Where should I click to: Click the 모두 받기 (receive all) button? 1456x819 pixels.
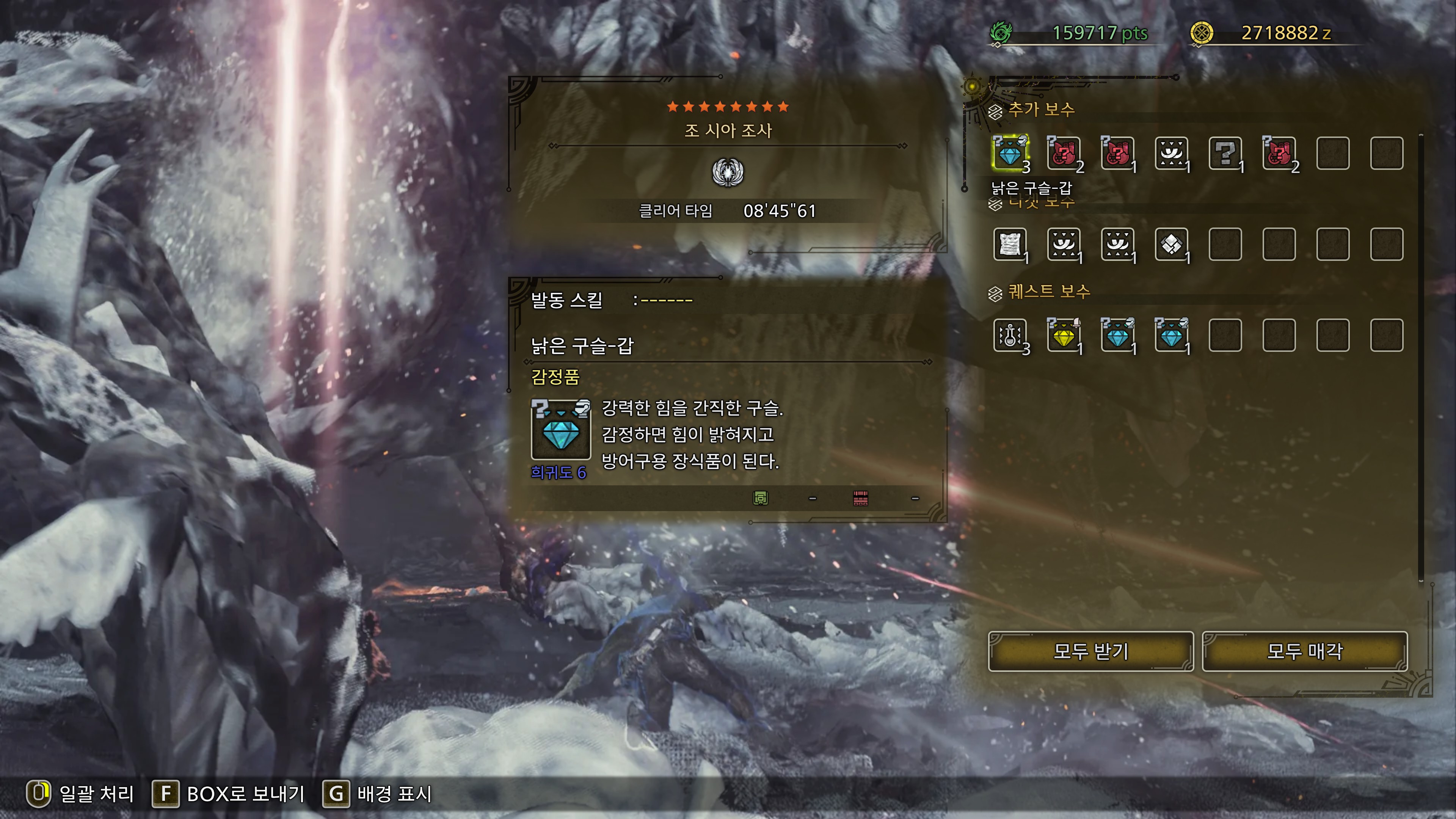click(x=1090, y=651)
